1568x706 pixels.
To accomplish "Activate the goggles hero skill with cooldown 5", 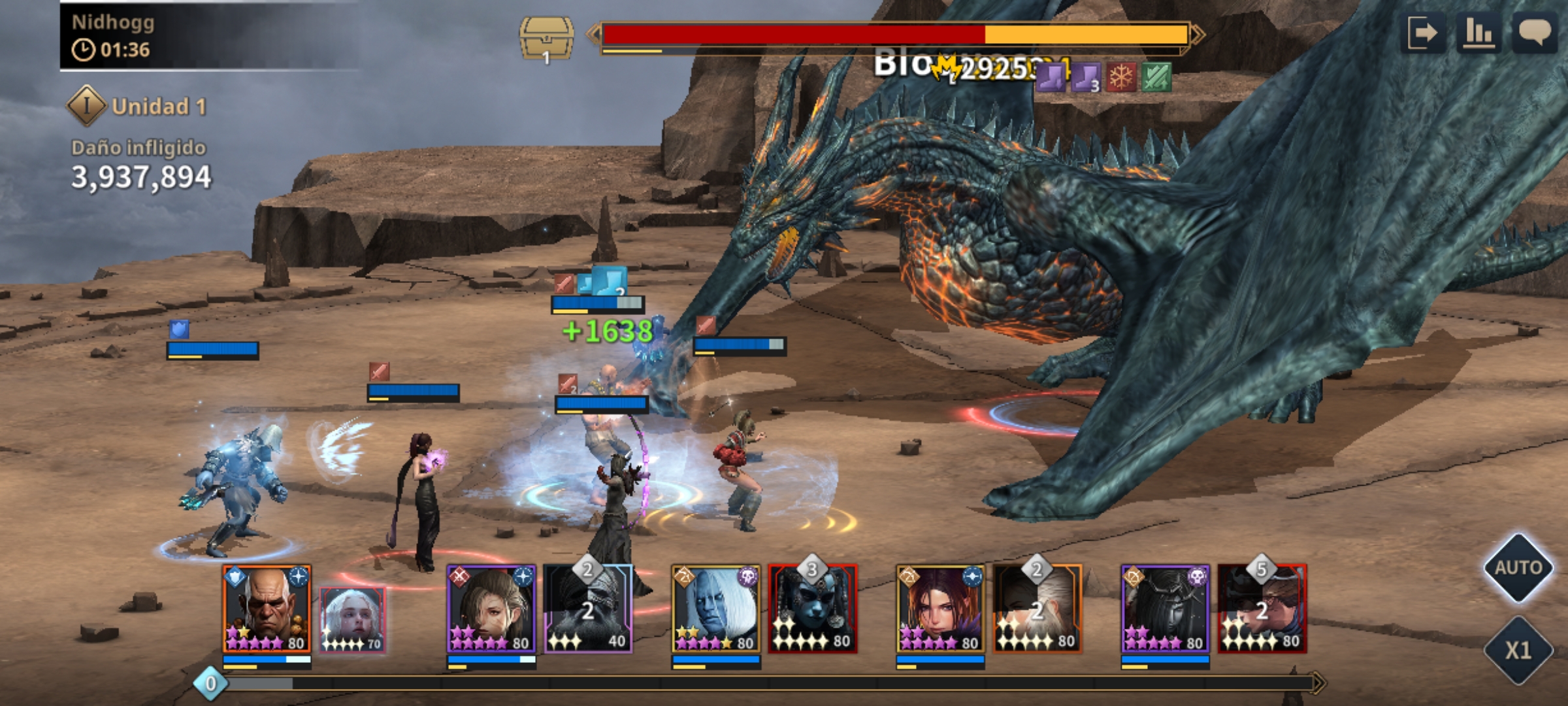I will (1262, 609).
